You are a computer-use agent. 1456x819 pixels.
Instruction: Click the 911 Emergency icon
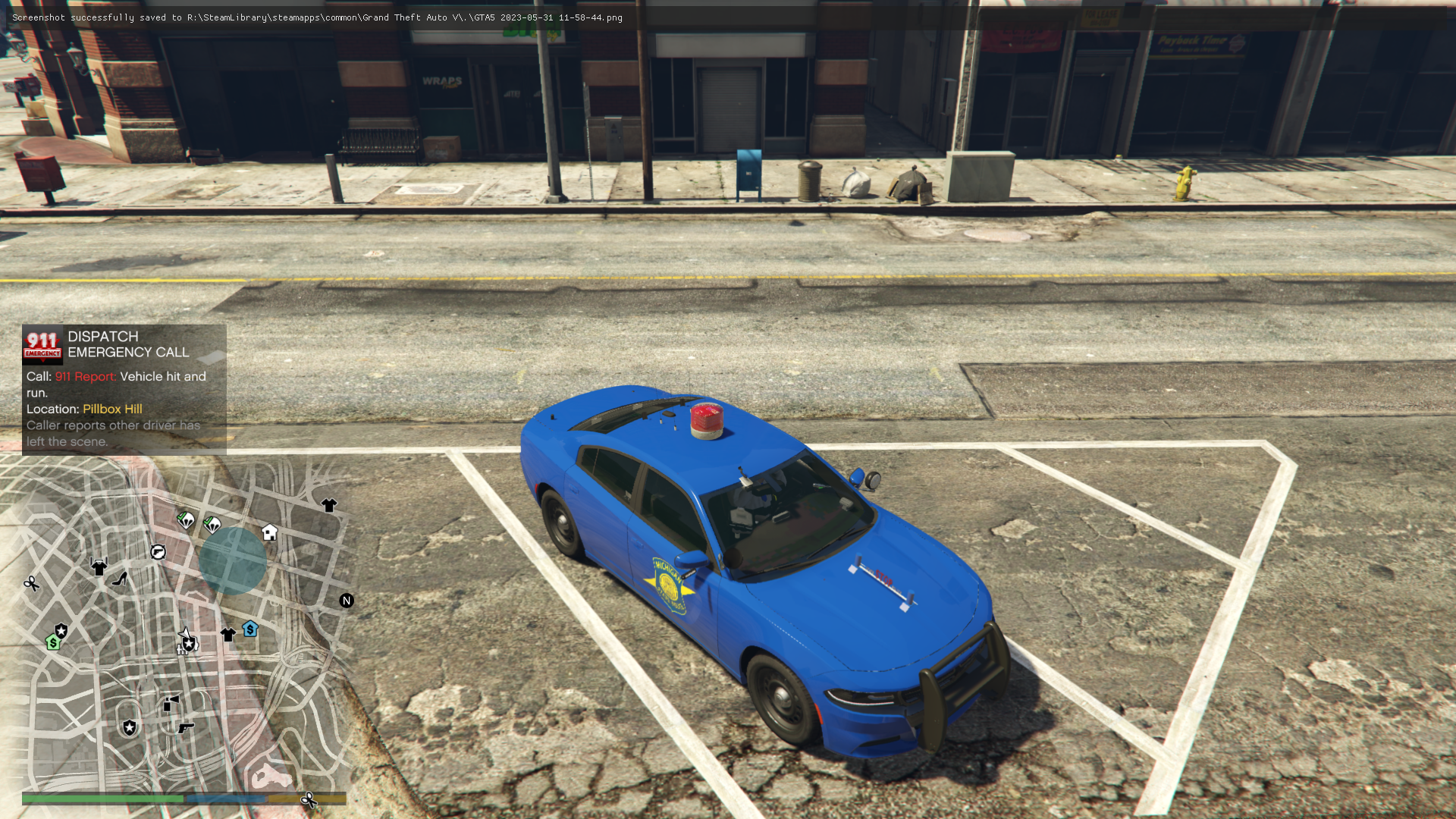tap(42, 345)
